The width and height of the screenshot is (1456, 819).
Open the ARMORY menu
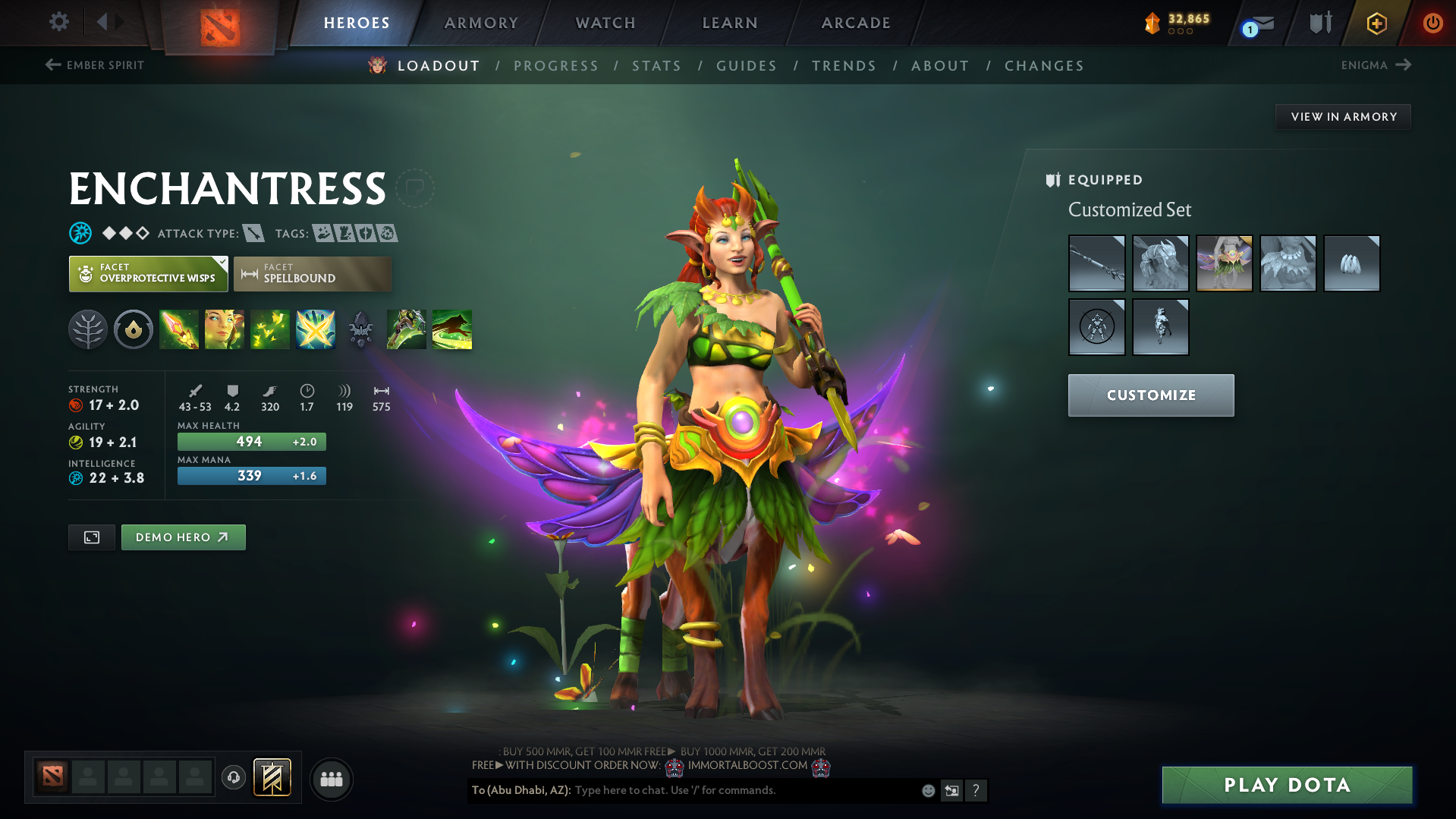tap(481, 23)
